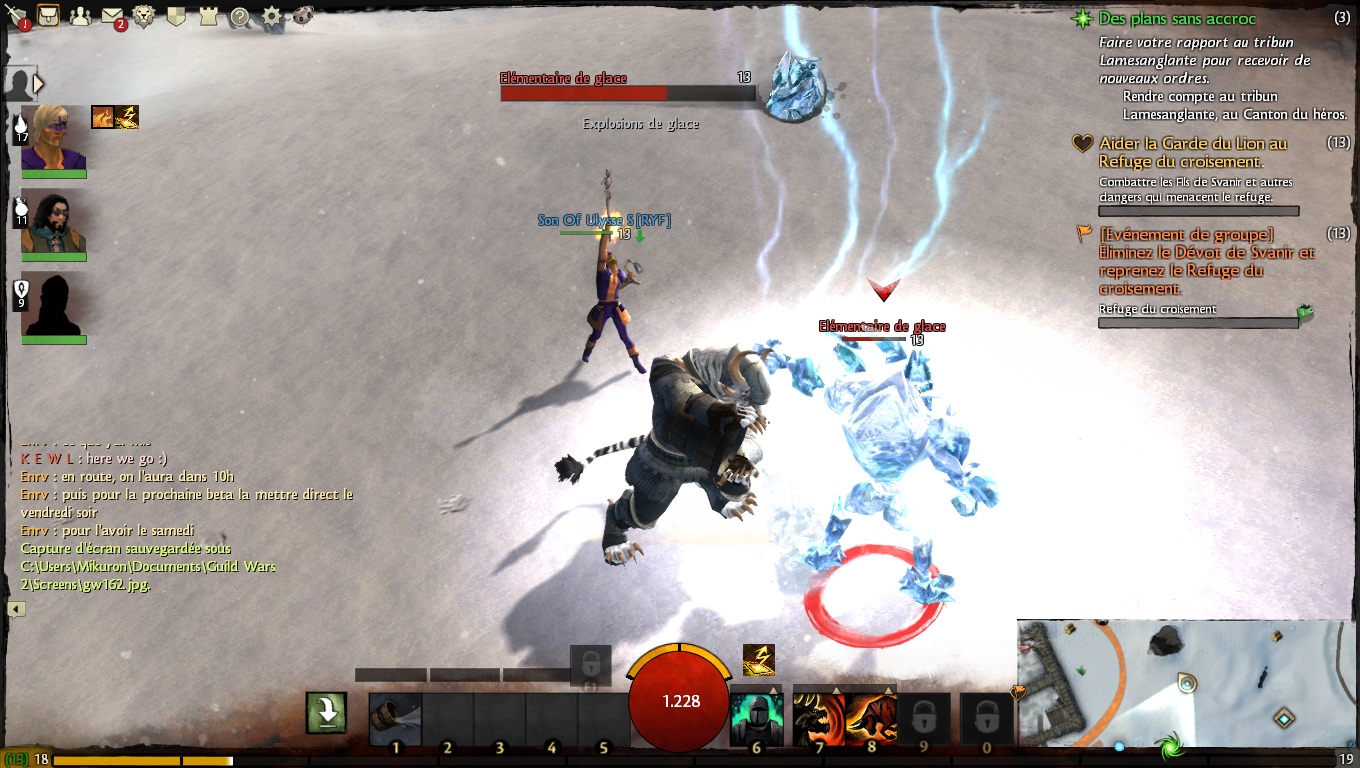Image resolution: width=1360 pixels, height=768 pixels.
Task: Activate the roaring beast utility skill
Action: point(818,718)
